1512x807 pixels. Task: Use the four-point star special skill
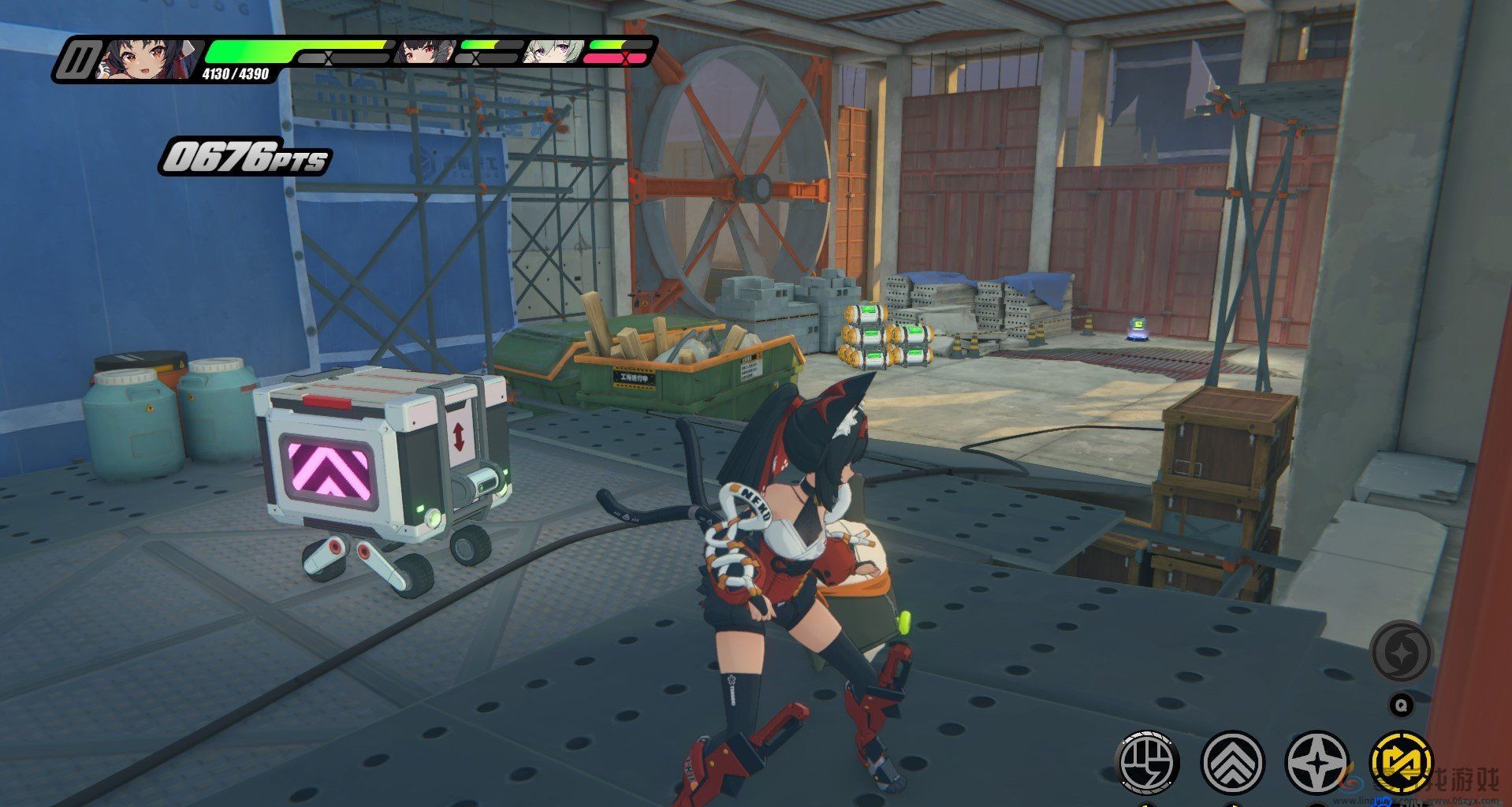pyautogui.click(x=1317, y=764)
